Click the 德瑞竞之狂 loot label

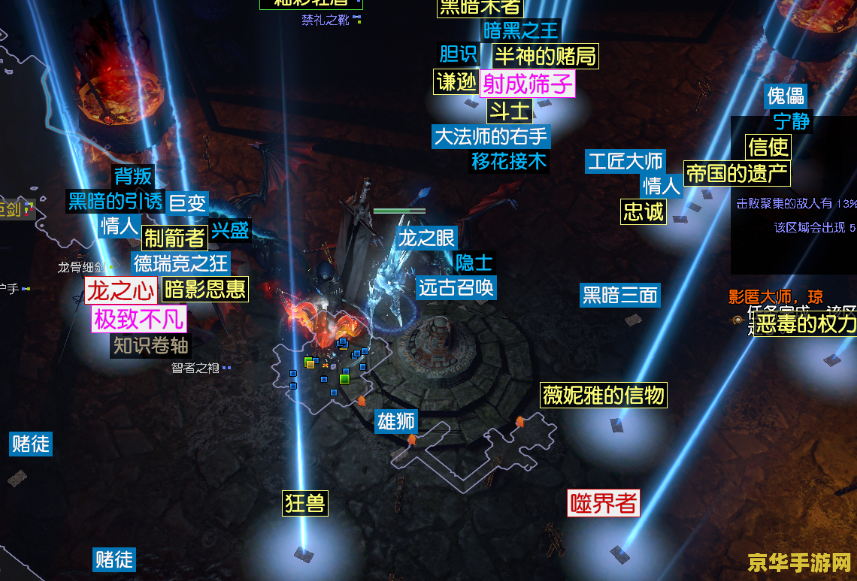[x=181, y=264]
